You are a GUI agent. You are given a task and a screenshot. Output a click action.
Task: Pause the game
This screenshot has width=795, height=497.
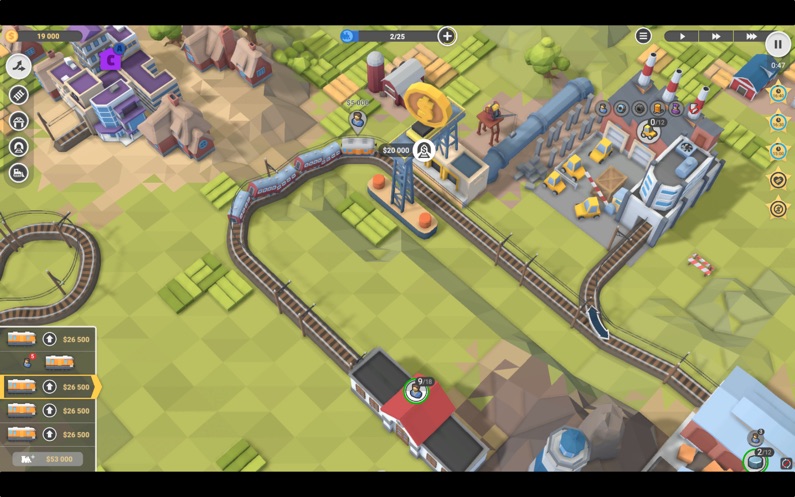click(x=777, y=44)
